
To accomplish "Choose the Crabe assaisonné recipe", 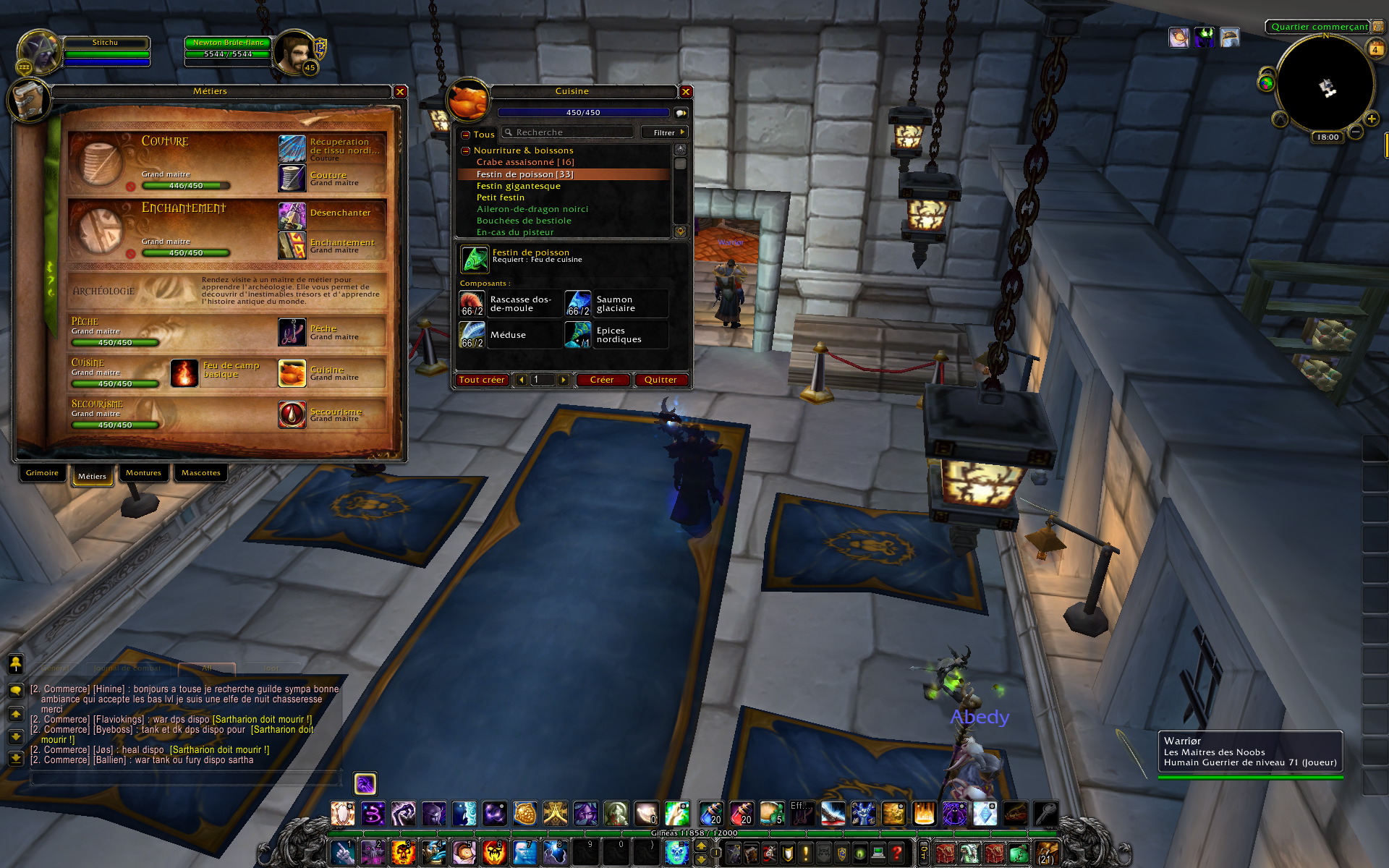I will coord(524,162).
